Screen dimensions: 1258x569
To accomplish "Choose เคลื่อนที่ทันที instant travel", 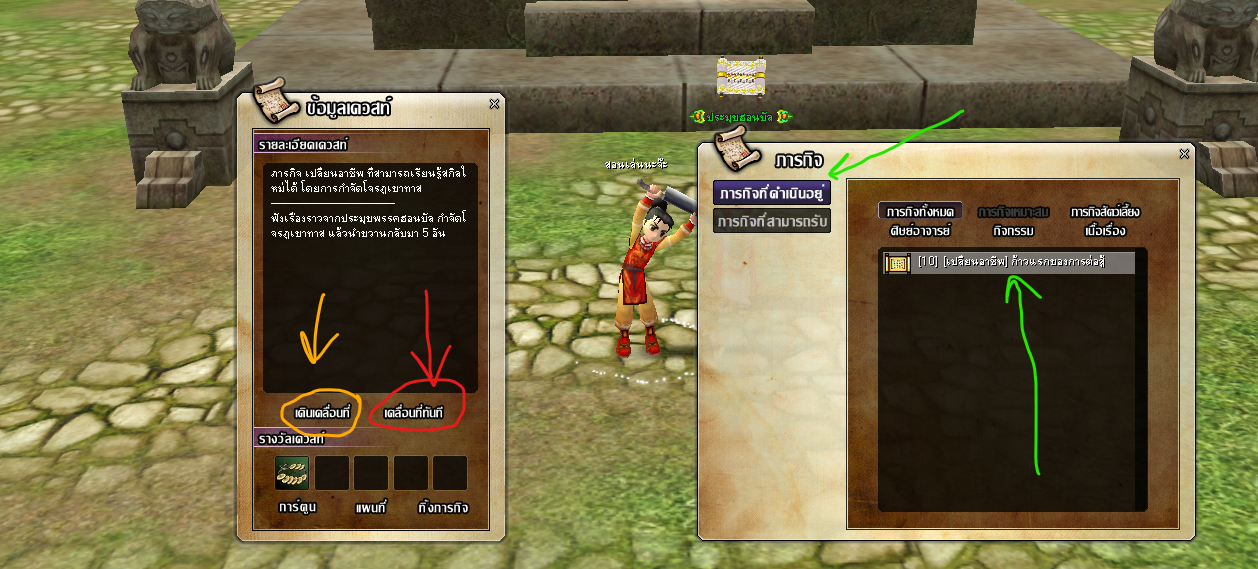I will tap(413, 413).
